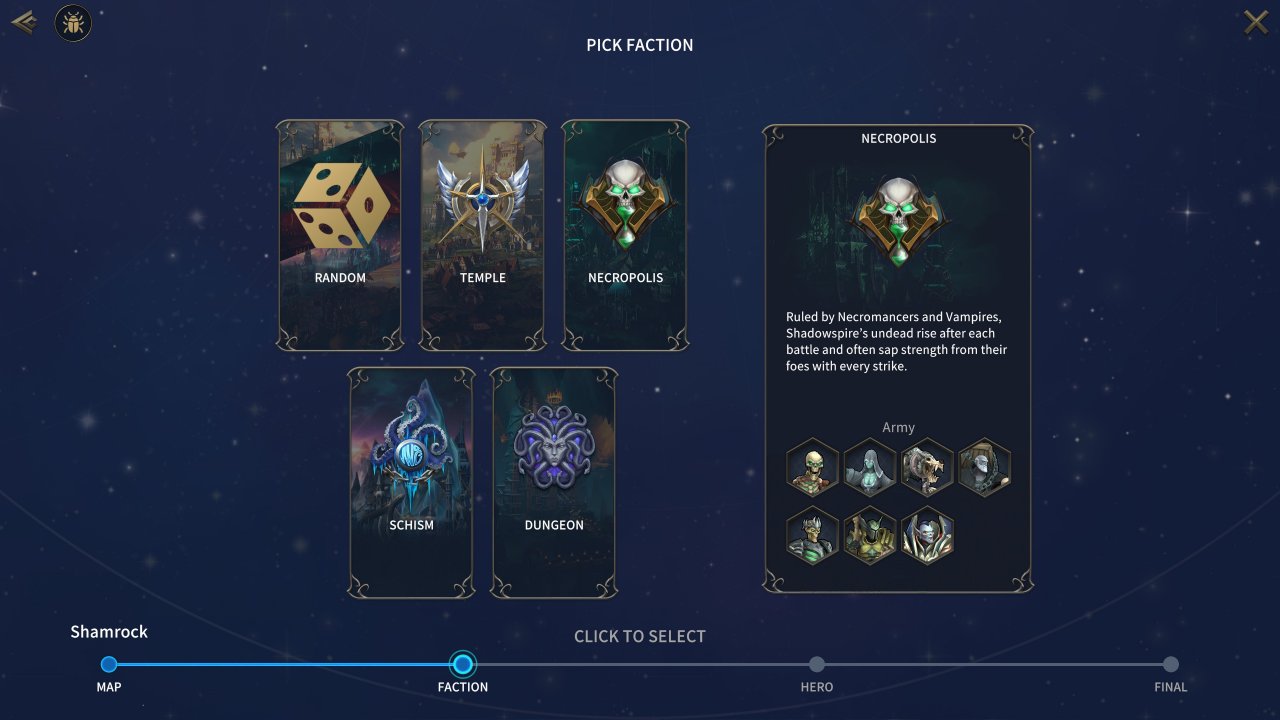
Task: Inspect the skeleton unit army icon
Action: [x=812, y=468]
